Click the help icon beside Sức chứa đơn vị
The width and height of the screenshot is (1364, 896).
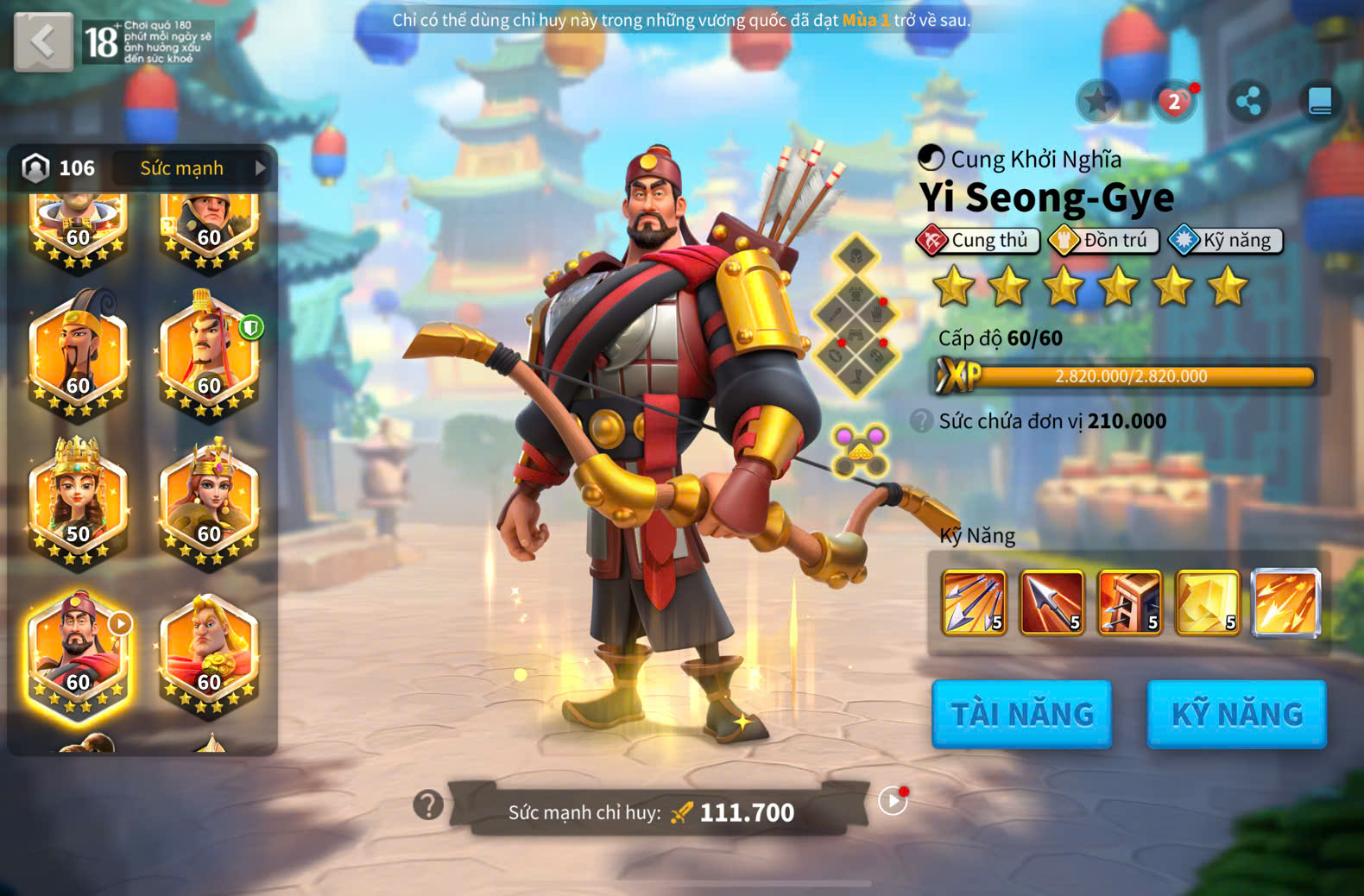point(922,421)
